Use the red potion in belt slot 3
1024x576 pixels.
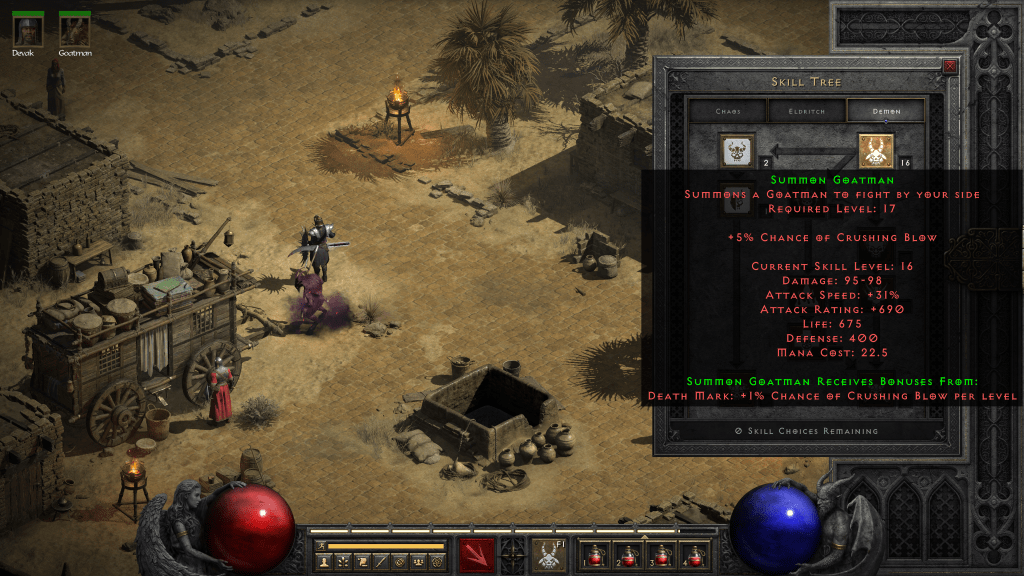point(662,554)
